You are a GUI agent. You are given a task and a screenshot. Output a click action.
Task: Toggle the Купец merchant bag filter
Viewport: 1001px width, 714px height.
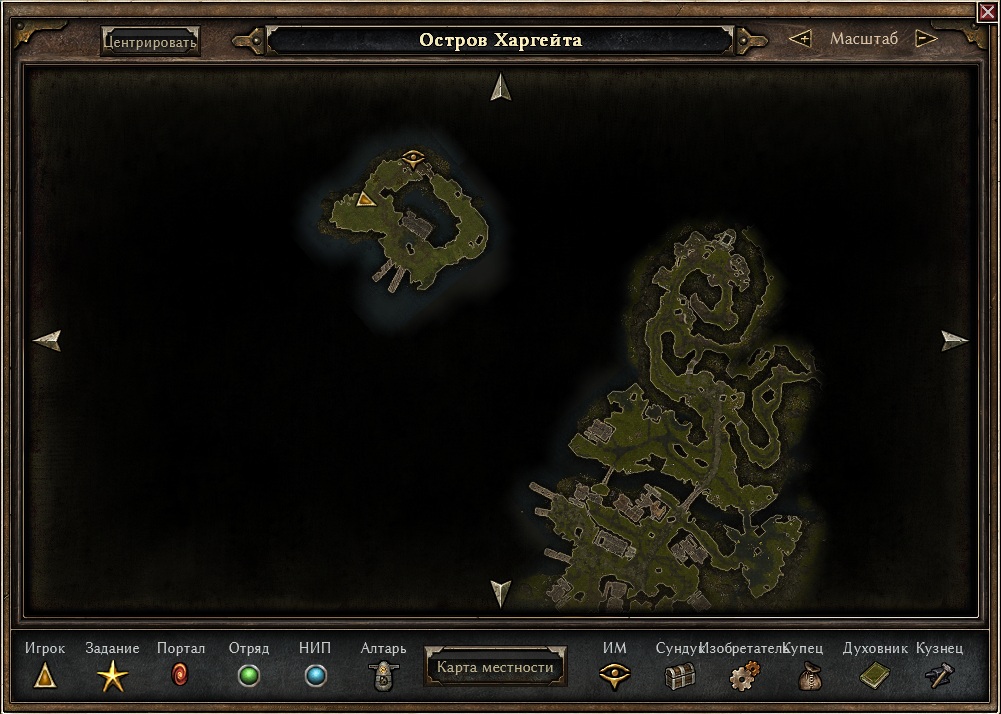tap(809, 677)
